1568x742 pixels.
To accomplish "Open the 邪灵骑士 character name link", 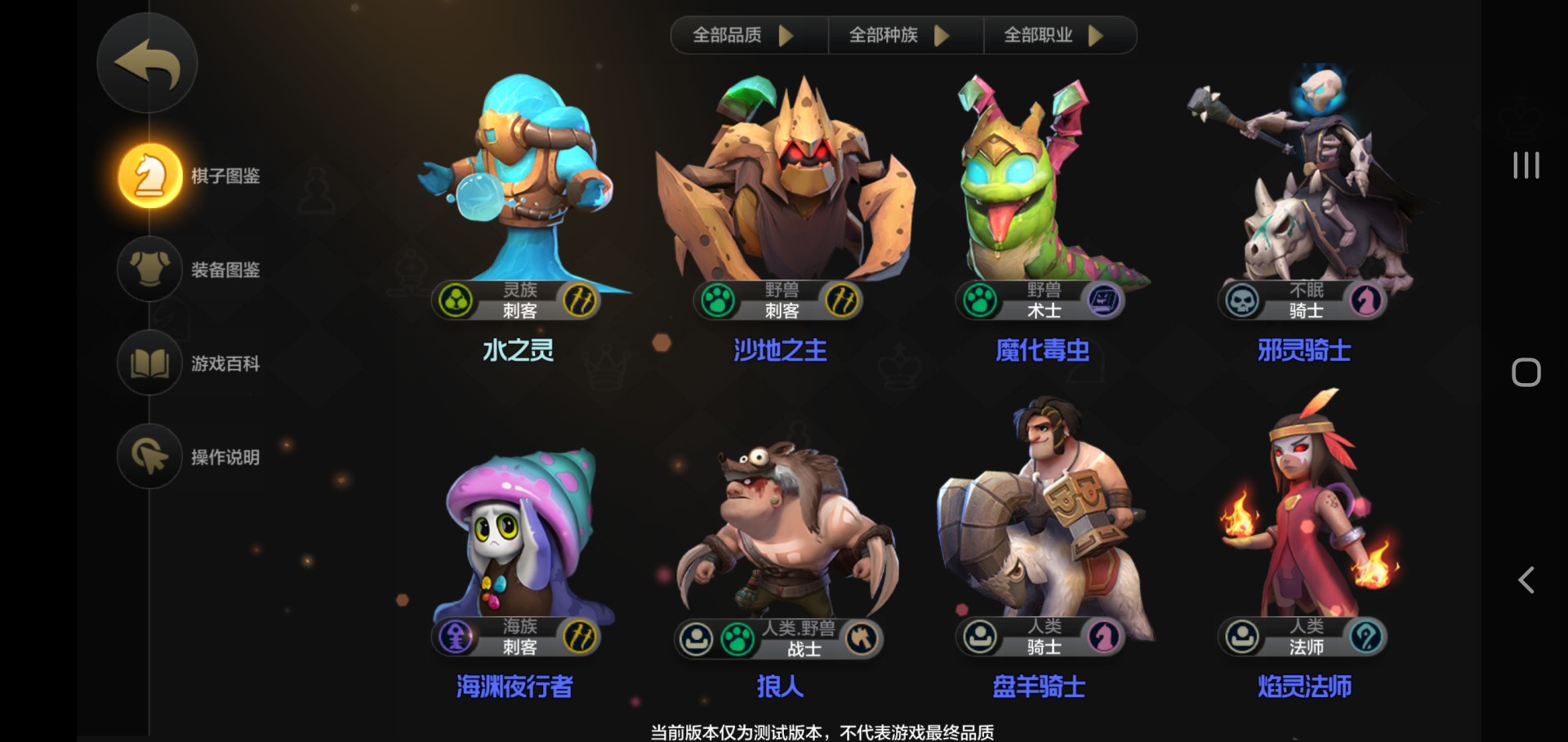I will click(1303, 350).
